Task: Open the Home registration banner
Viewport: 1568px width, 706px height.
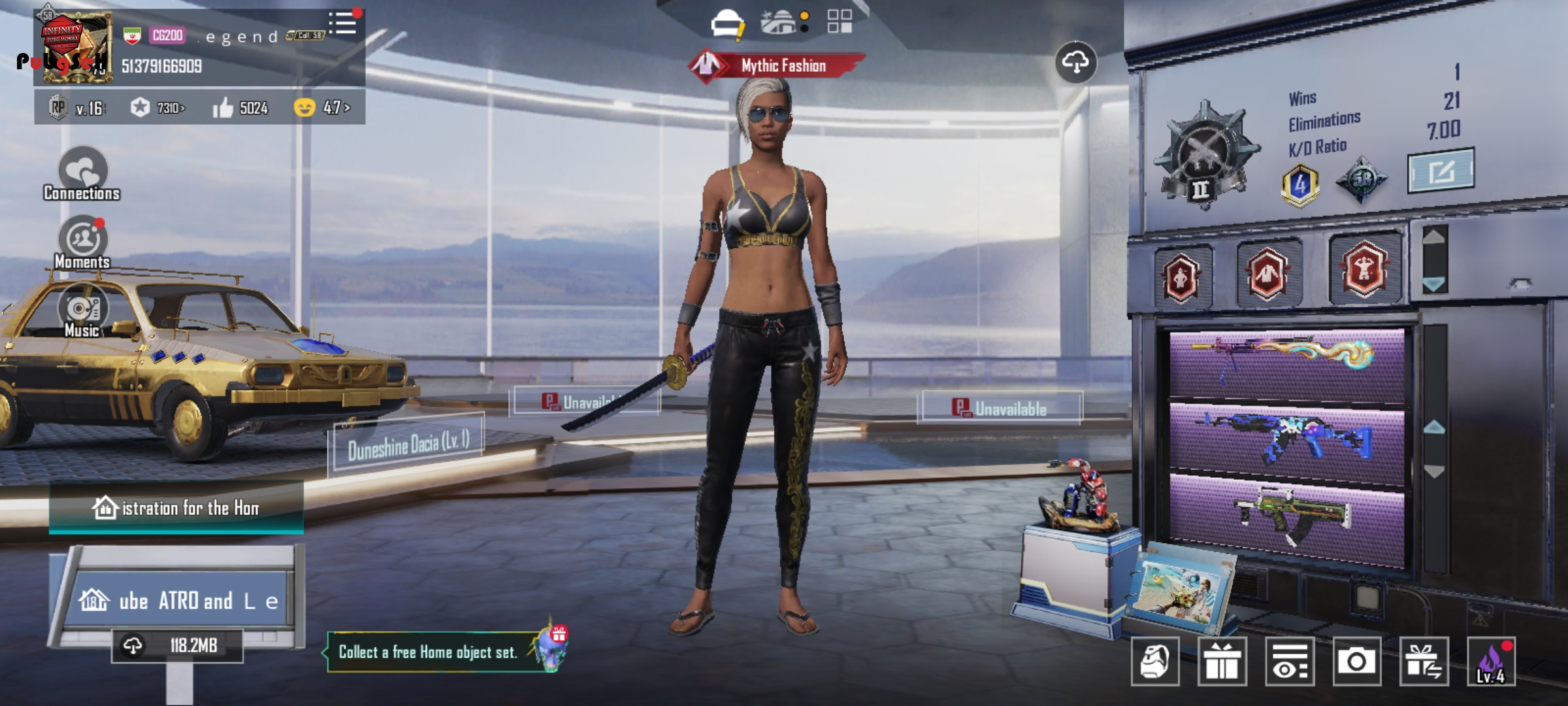Action: click(176, 508)
